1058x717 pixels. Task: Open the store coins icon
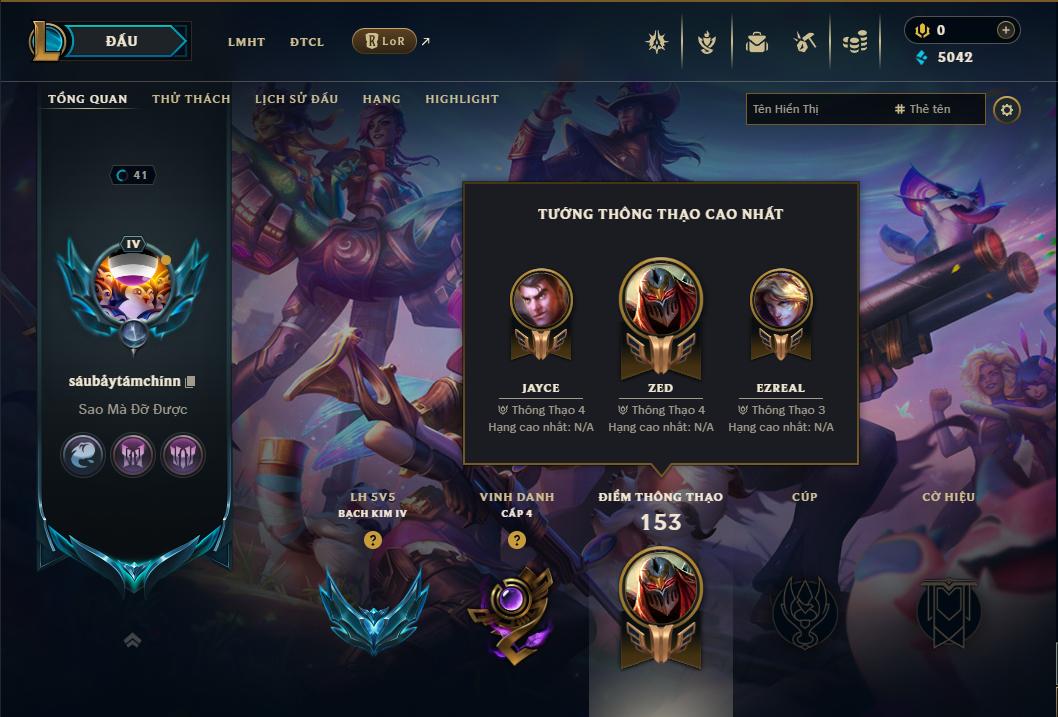[x=854, y=42]
